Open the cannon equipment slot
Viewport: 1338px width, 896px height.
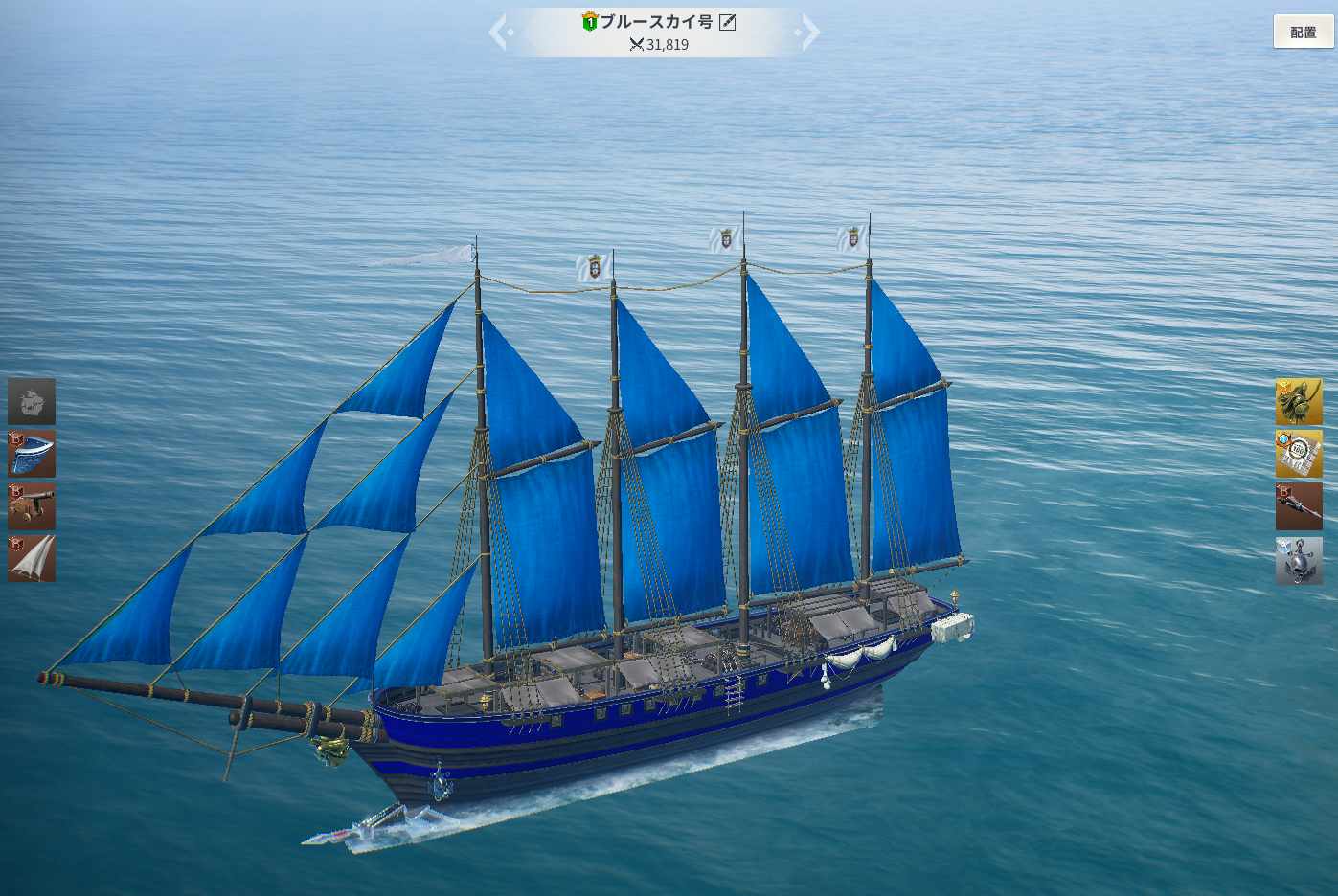(32, 506)
